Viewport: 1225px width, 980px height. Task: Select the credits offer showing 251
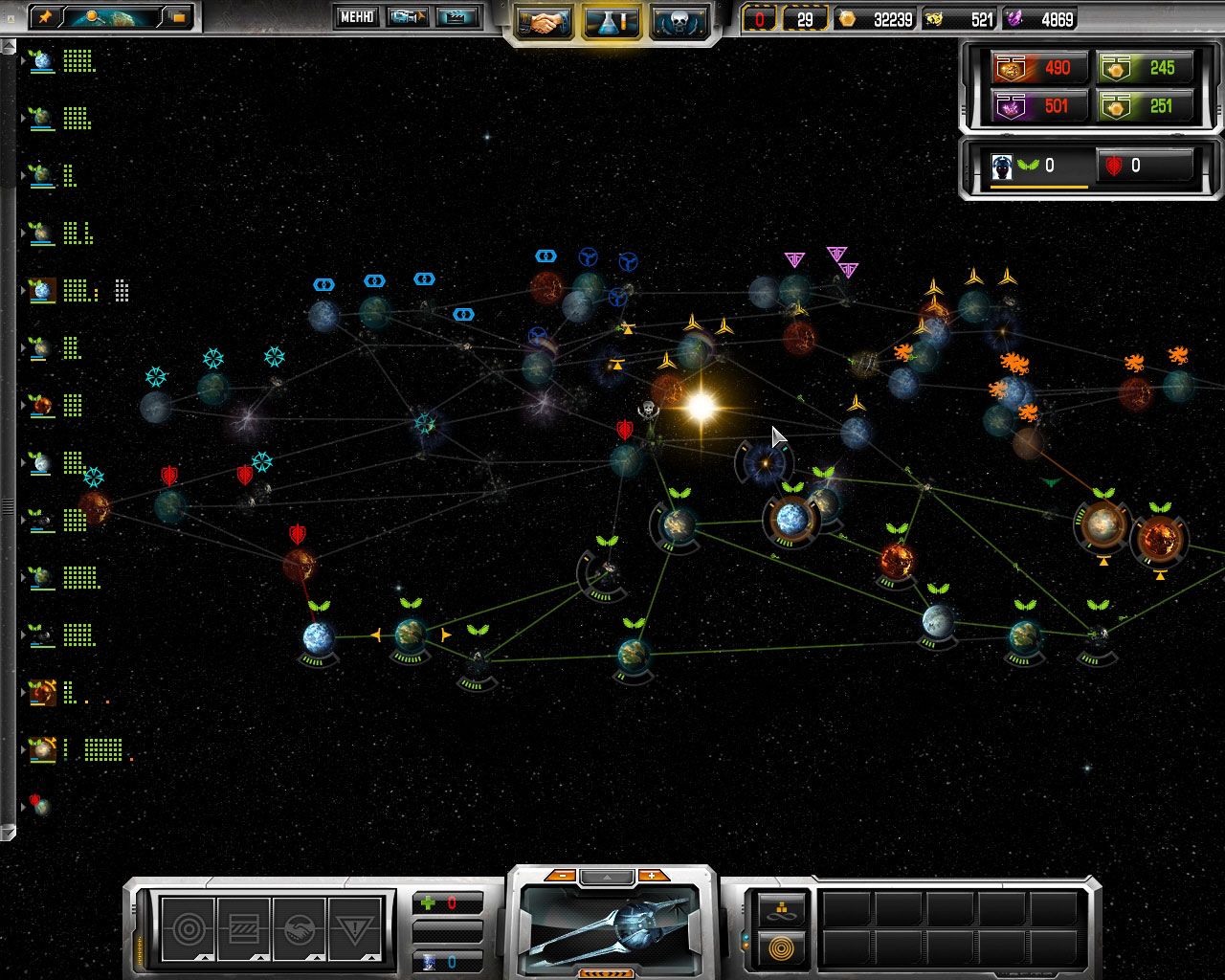click(1146, 105)
